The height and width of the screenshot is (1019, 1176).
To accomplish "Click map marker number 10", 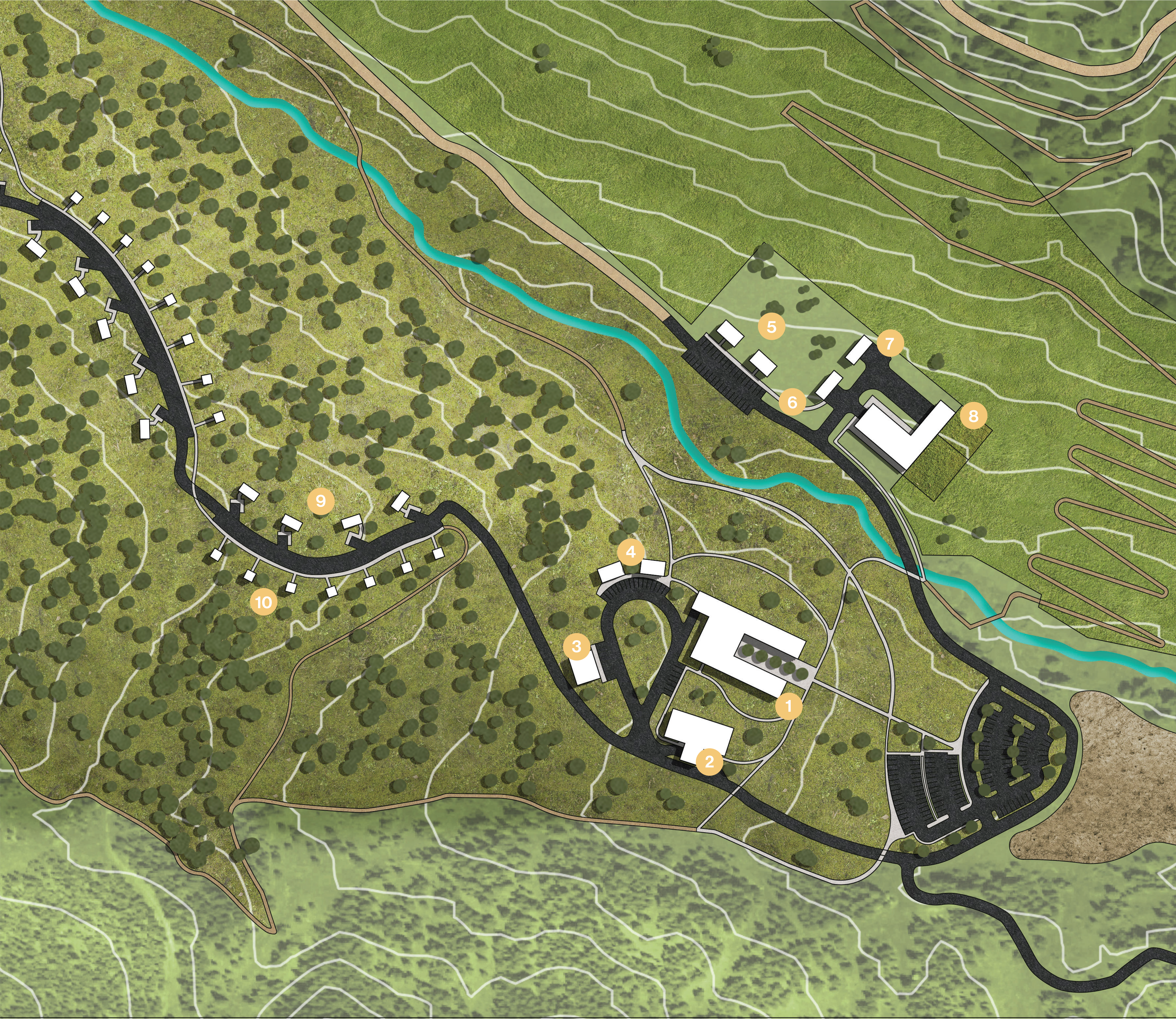I will tap(264, 602).
